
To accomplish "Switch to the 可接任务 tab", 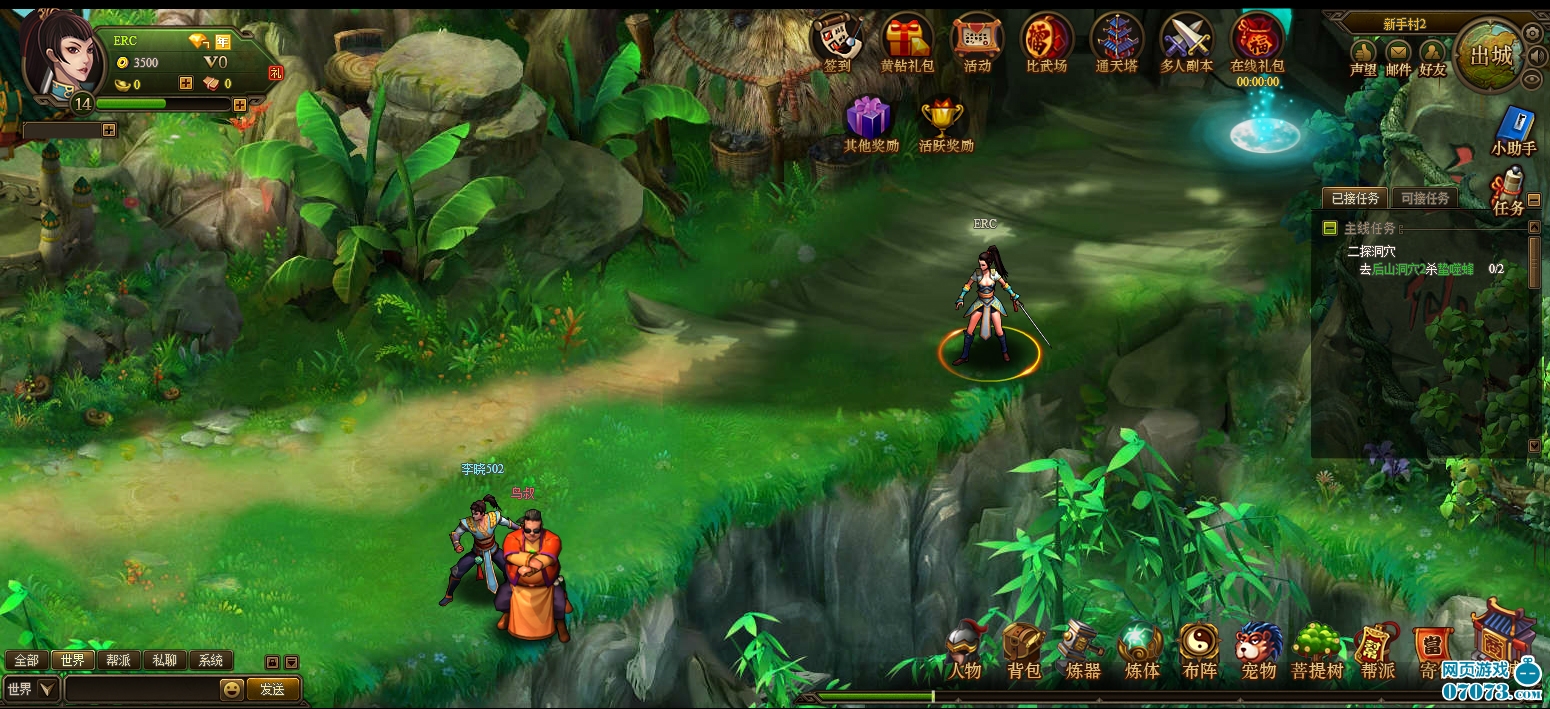I will pos(1424,198).
